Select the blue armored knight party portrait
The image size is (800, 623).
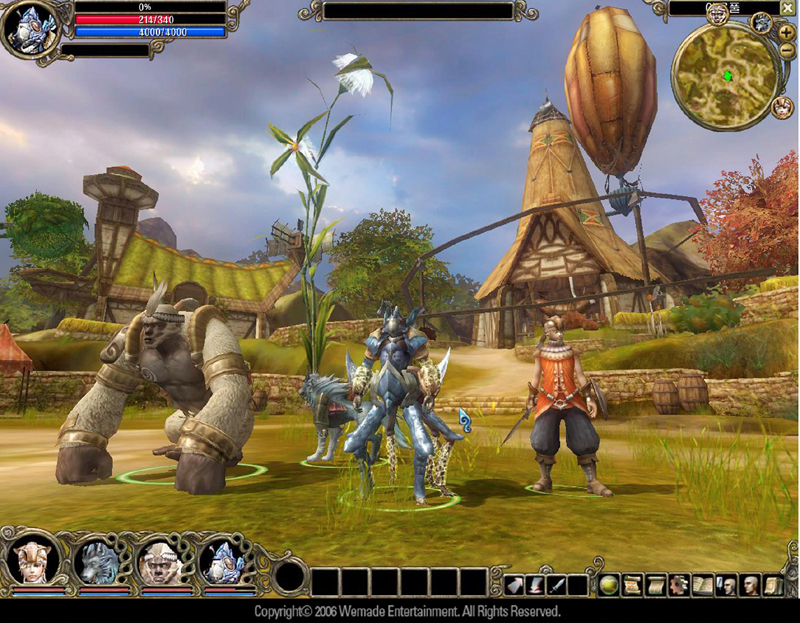[x=223, y=562]
